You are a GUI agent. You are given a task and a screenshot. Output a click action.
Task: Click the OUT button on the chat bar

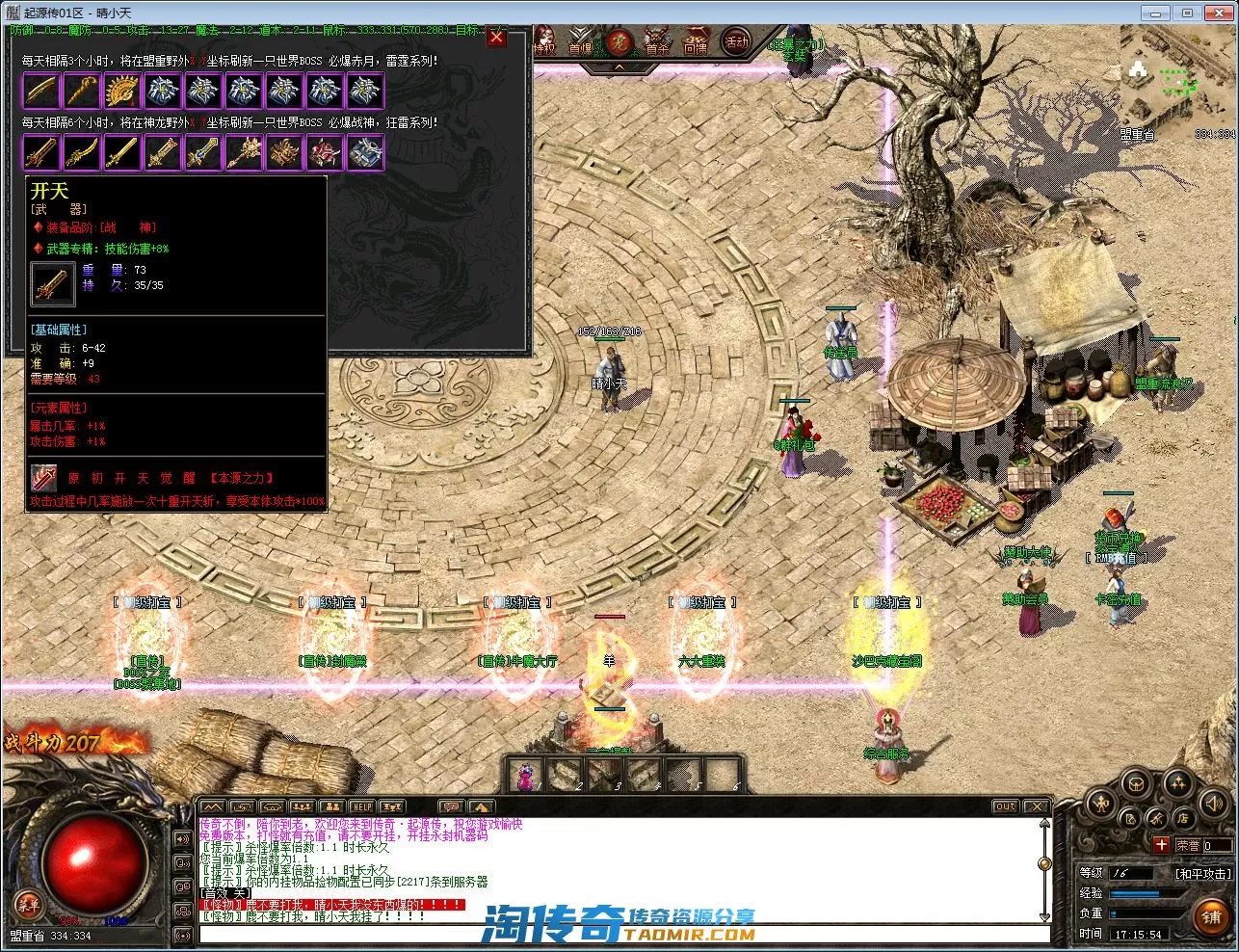pyautogui.click(x=1005, y=807)
